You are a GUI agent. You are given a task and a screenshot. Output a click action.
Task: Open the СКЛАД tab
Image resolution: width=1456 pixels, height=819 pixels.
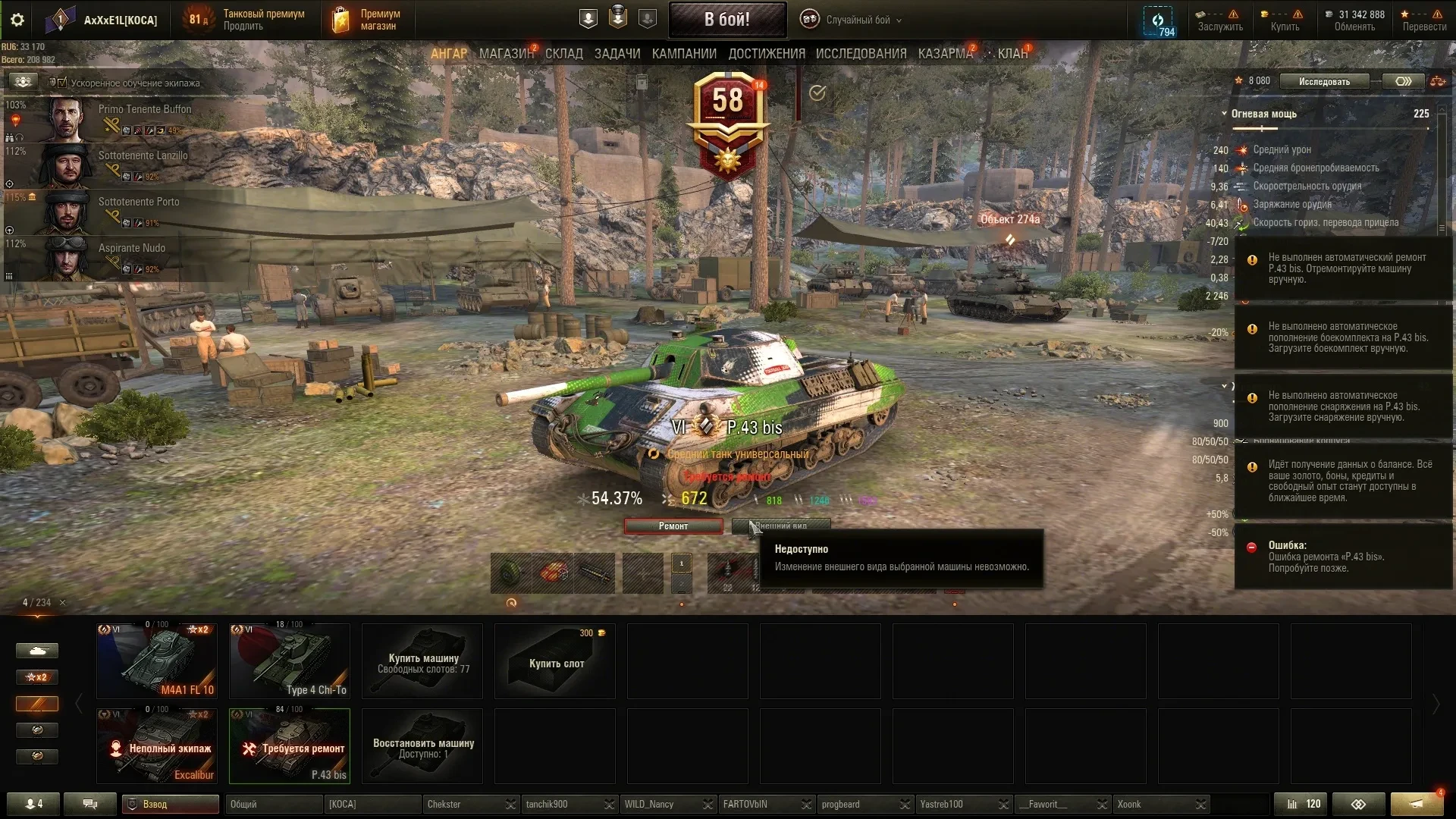[x=564, y=54]
